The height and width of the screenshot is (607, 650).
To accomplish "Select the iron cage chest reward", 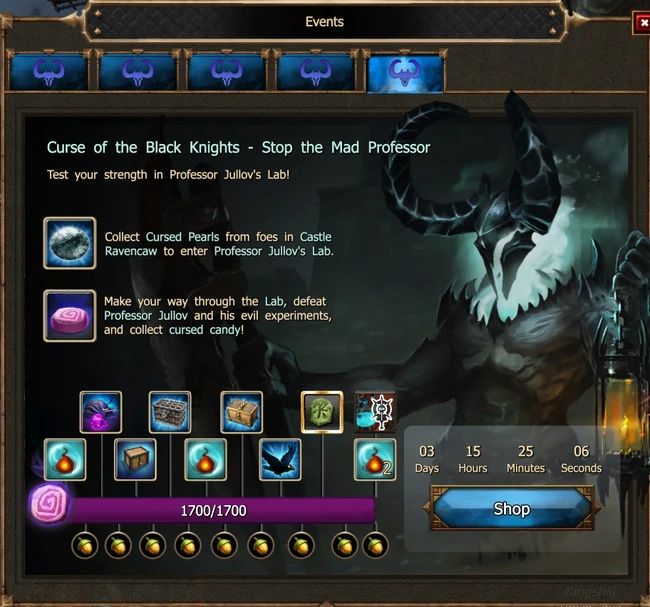I will (x=170, y=412).
